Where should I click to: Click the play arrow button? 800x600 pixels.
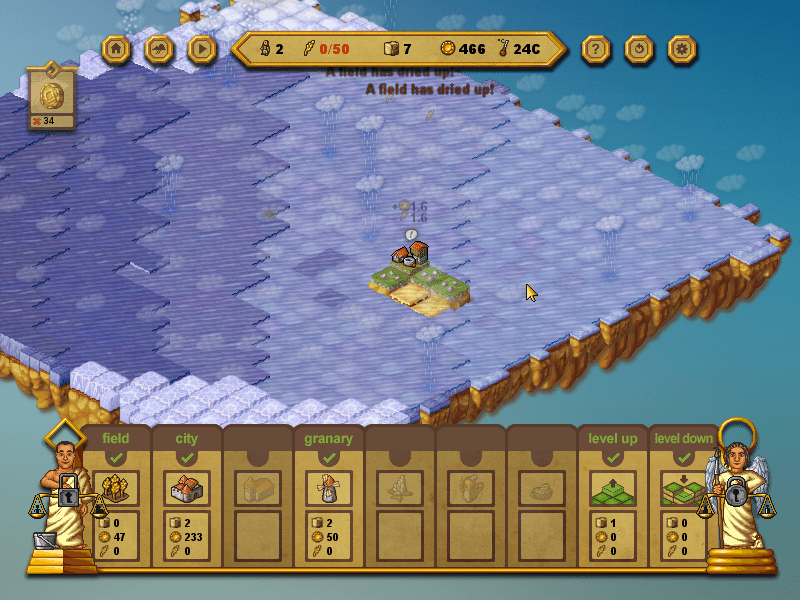click(x=202, y=48)
